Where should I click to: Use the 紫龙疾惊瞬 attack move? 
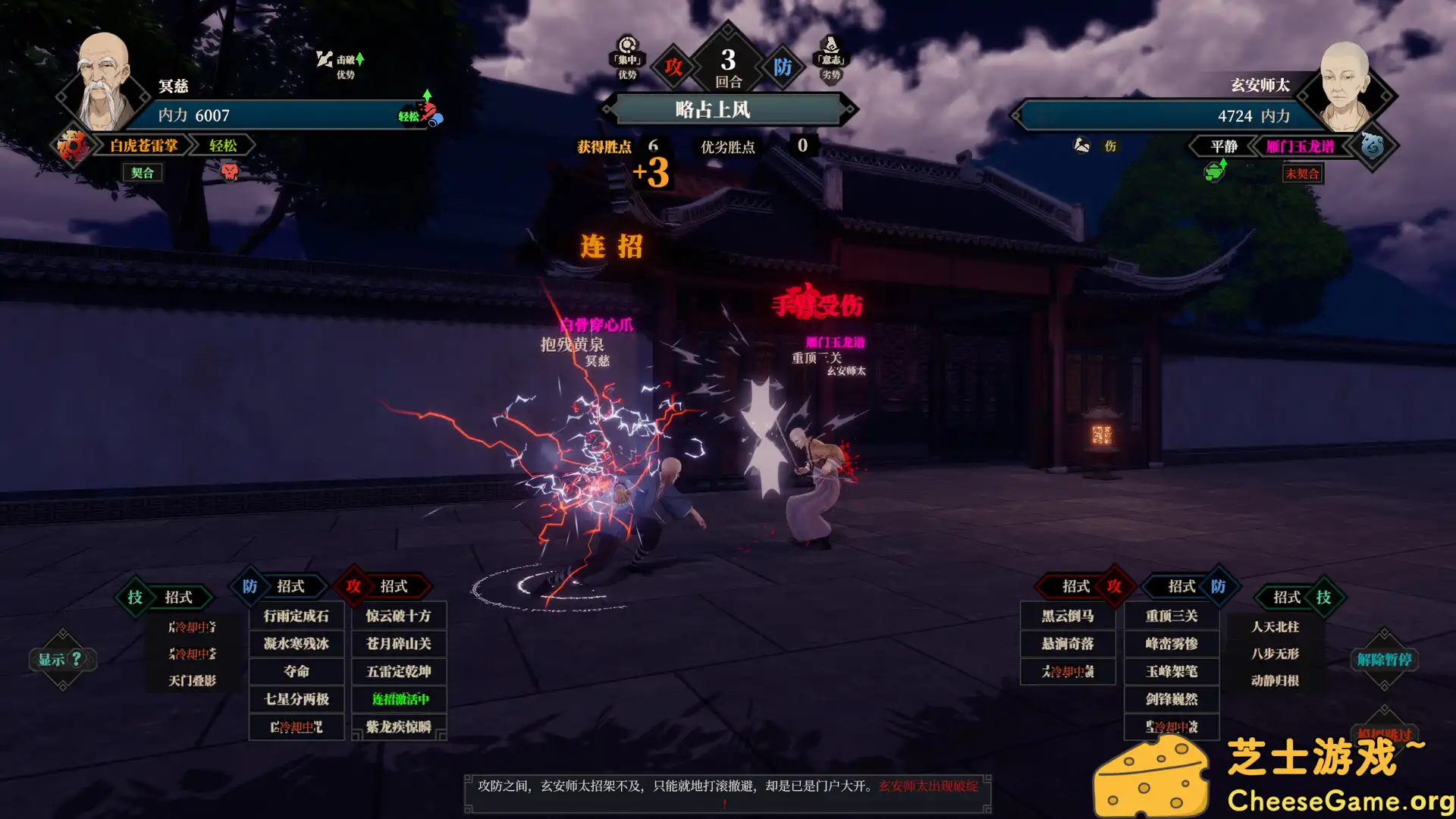[399, 726]
